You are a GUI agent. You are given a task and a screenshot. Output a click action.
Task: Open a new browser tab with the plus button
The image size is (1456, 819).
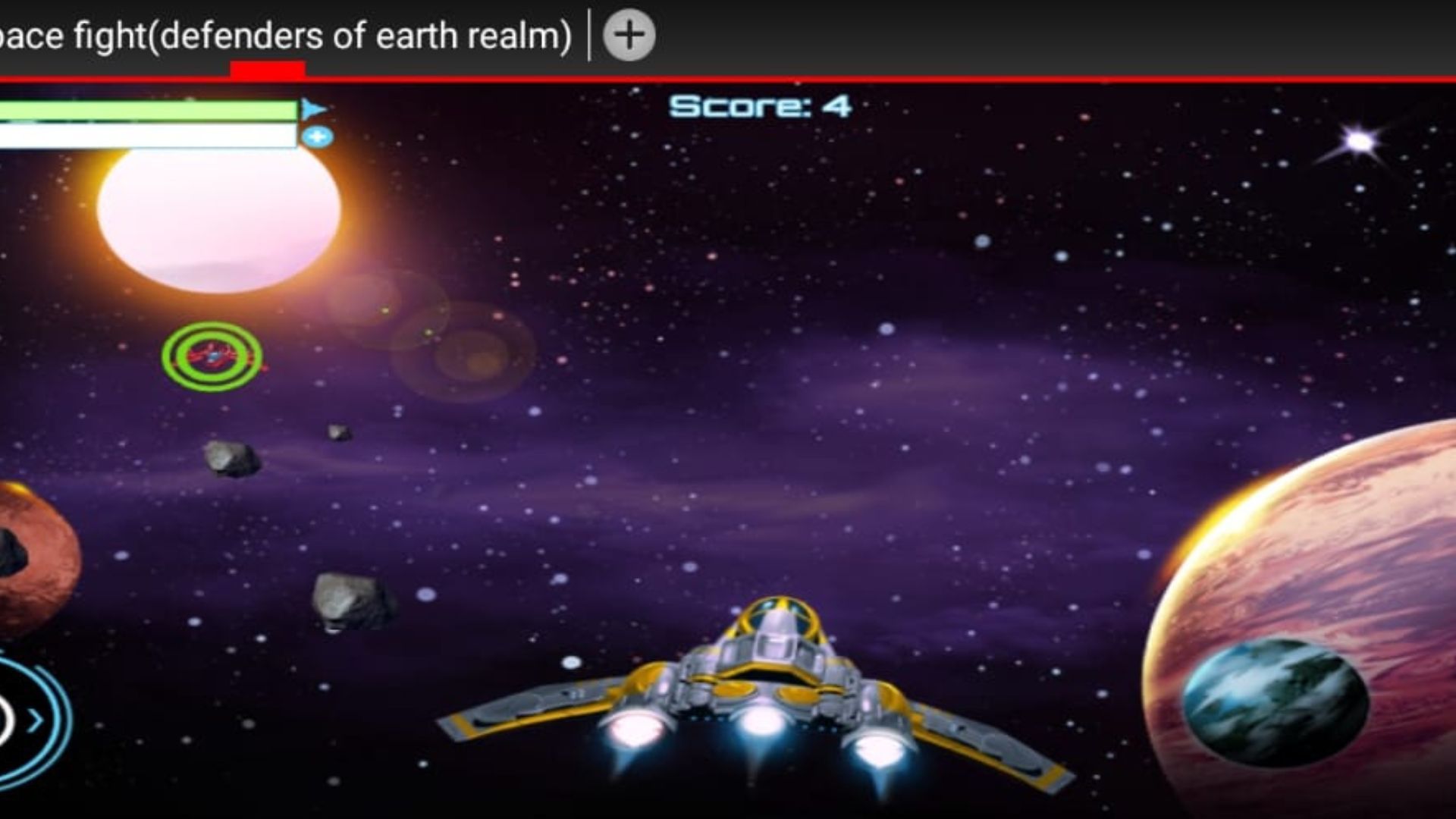tap(630, 34)
